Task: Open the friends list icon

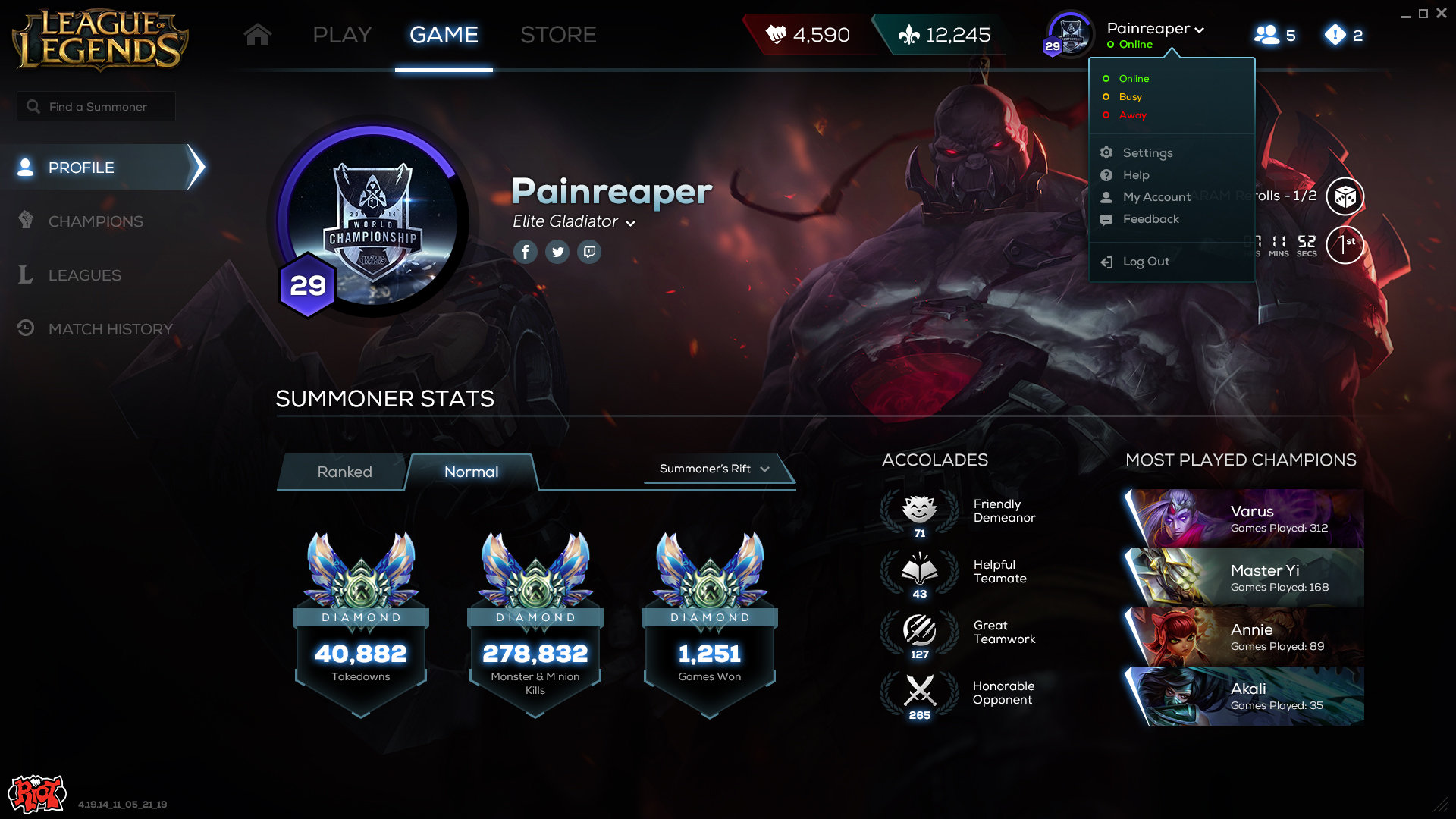Action: [1274, 35]
